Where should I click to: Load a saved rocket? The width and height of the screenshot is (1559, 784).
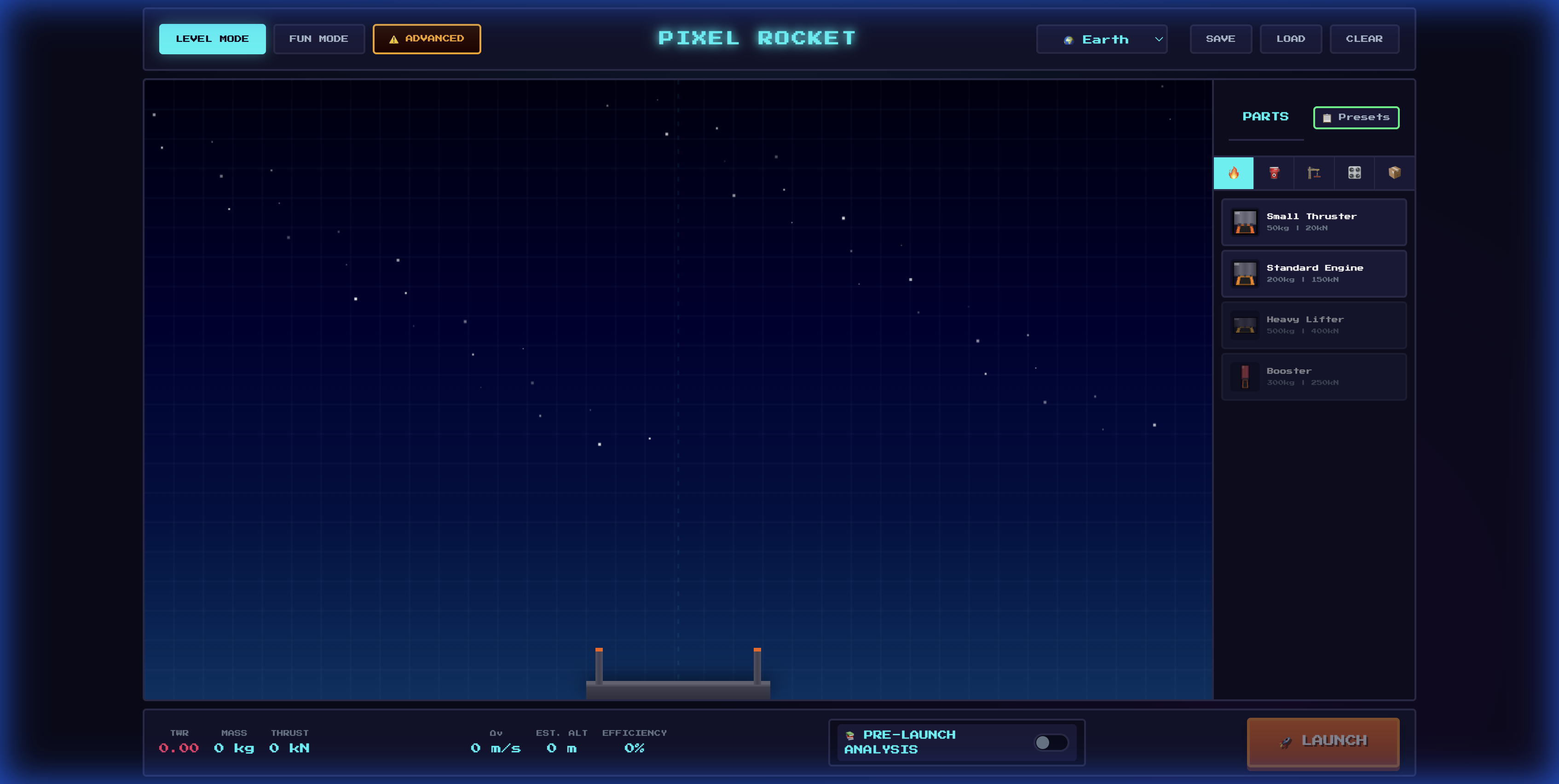[x=1290, y=39]
